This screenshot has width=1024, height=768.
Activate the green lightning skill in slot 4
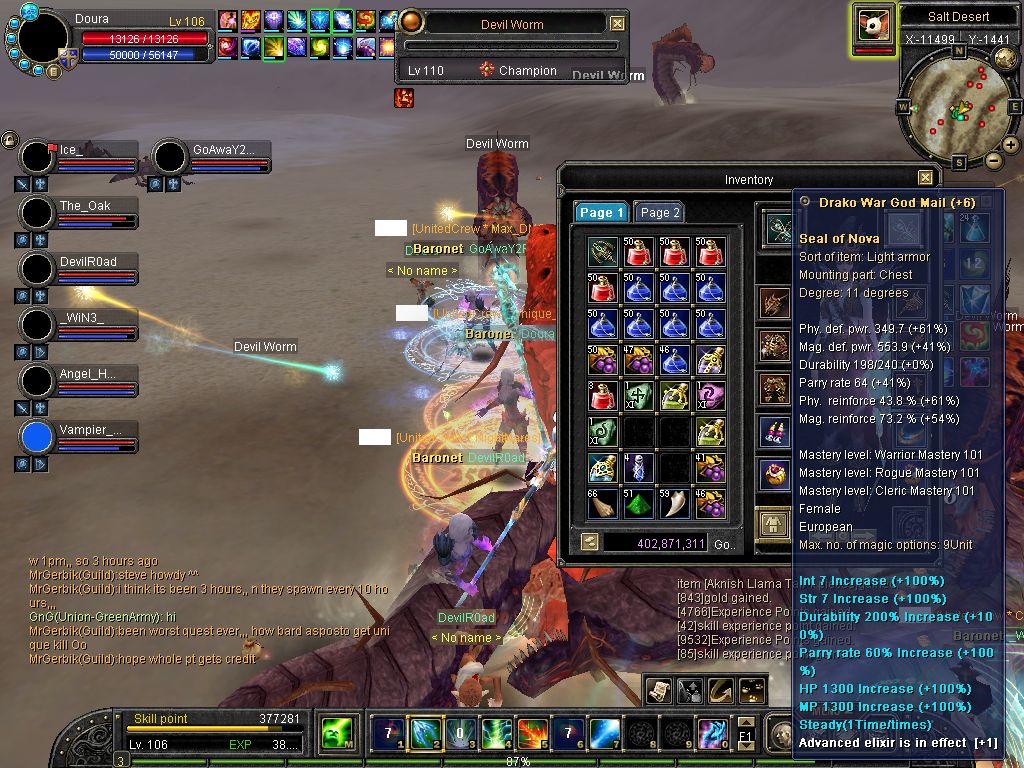(497, 734)
